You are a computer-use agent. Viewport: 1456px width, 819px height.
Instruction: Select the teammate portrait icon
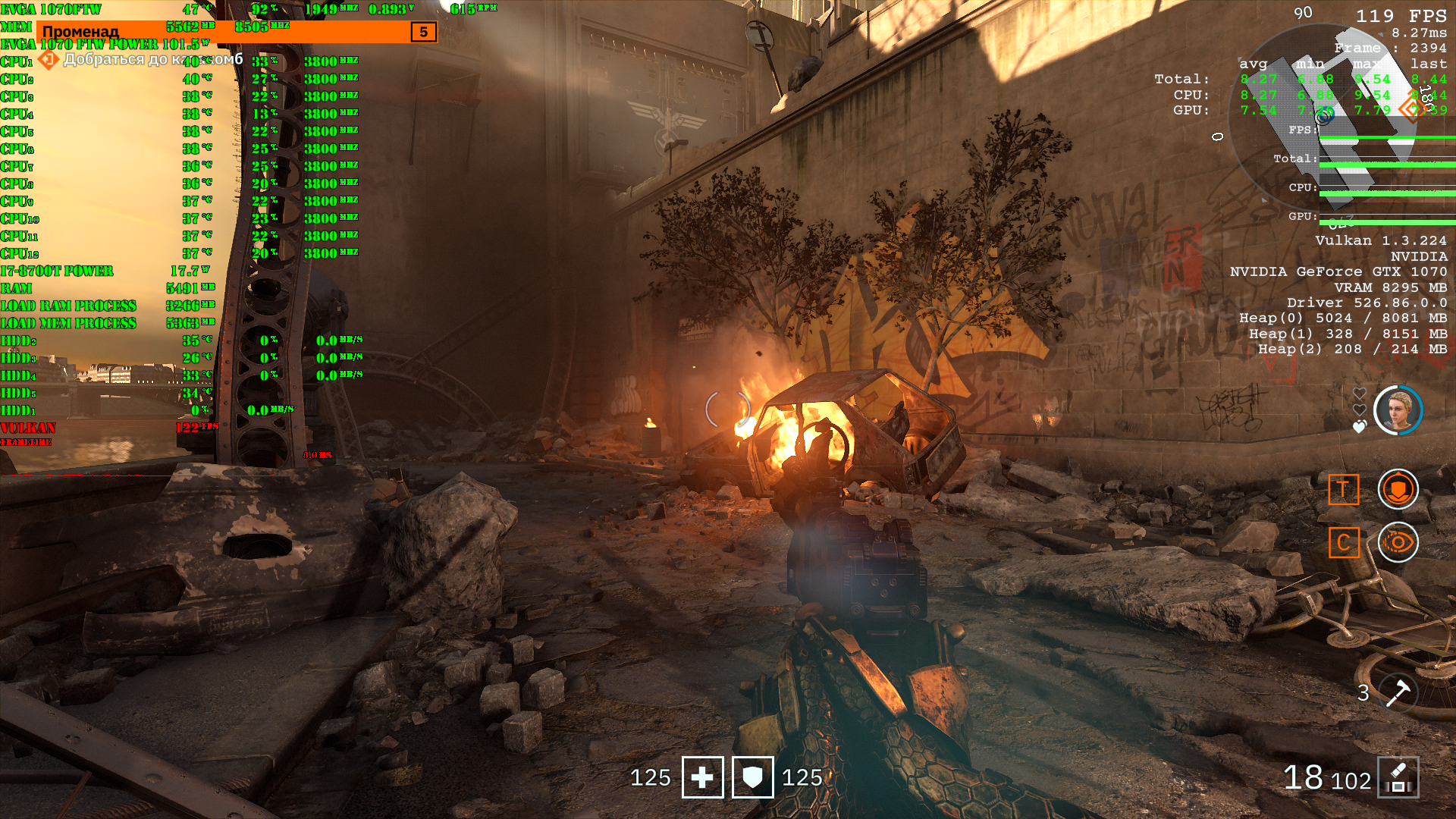[x=1398, y=410]
